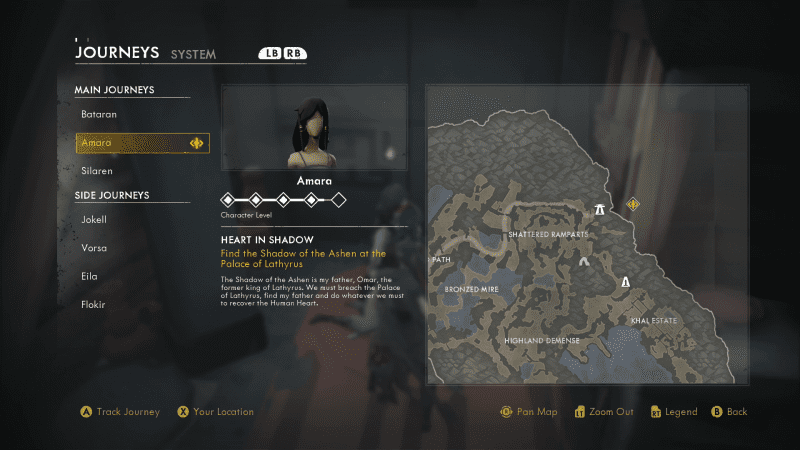This screenshot has height=450, width=800.
Task: Select Bataran's main journey
Action: pos(99,115)
